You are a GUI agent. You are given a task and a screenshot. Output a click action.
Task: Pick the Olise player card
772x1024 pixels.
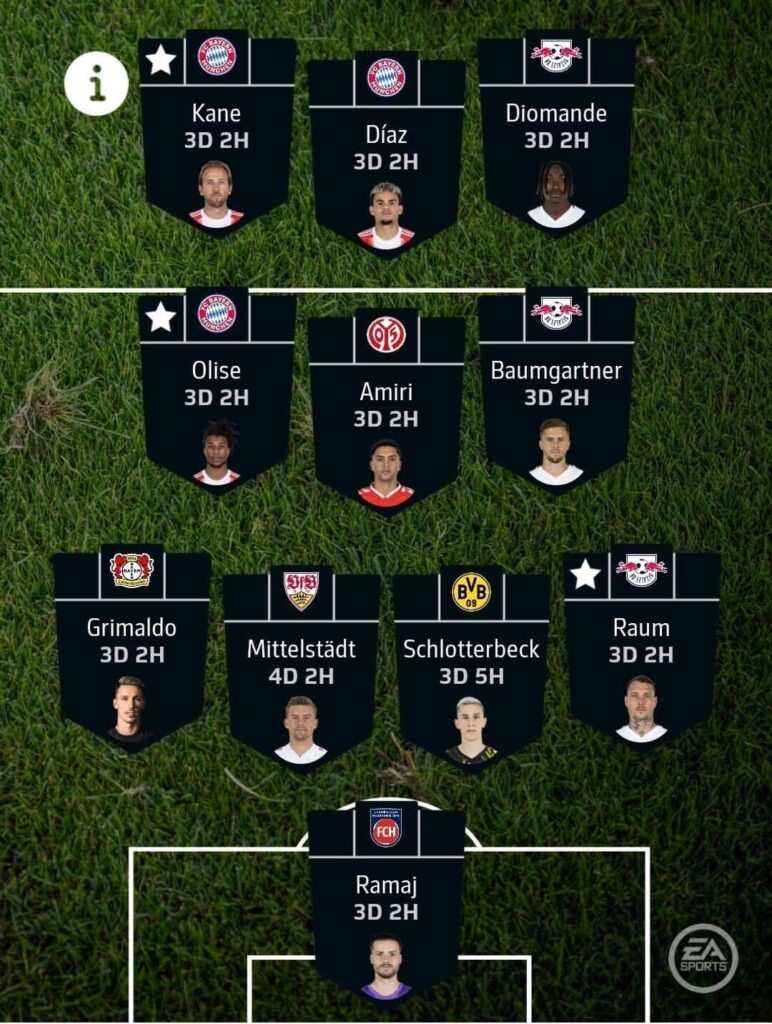pos(217,395)
